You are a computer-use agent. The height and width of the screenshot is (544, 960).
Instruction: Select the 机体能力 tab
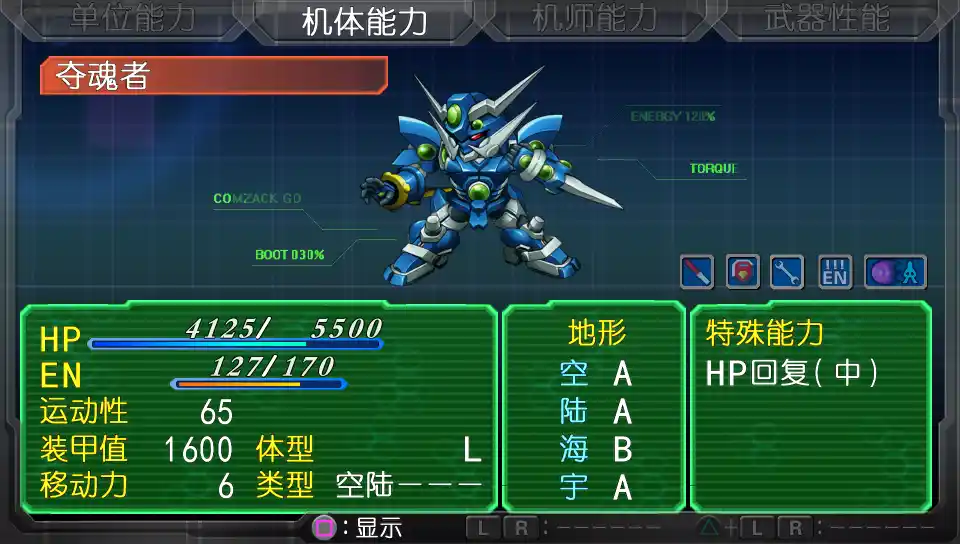(363, 21)
